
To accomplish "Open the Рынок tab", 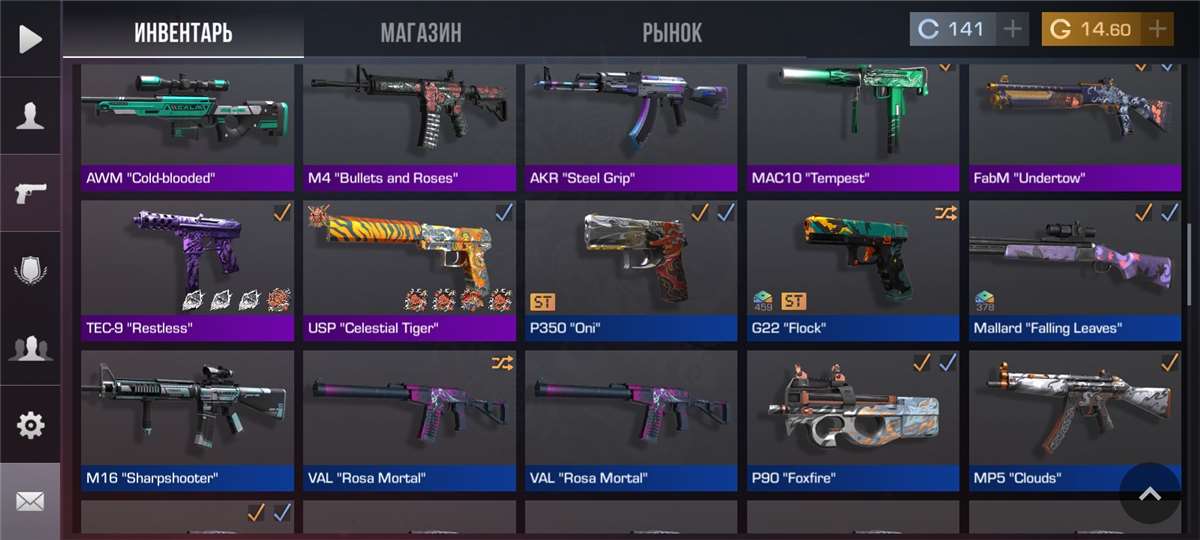I will coord(672,32).
